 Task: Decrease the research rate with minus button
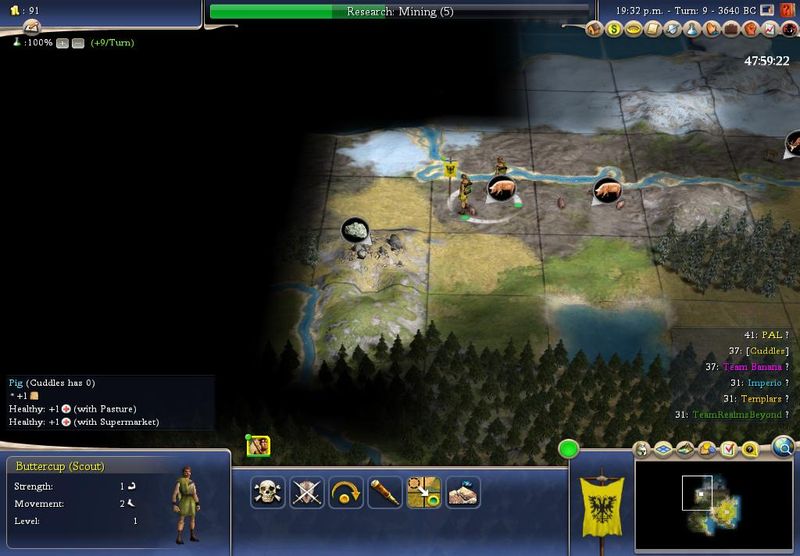pos(77,43)
